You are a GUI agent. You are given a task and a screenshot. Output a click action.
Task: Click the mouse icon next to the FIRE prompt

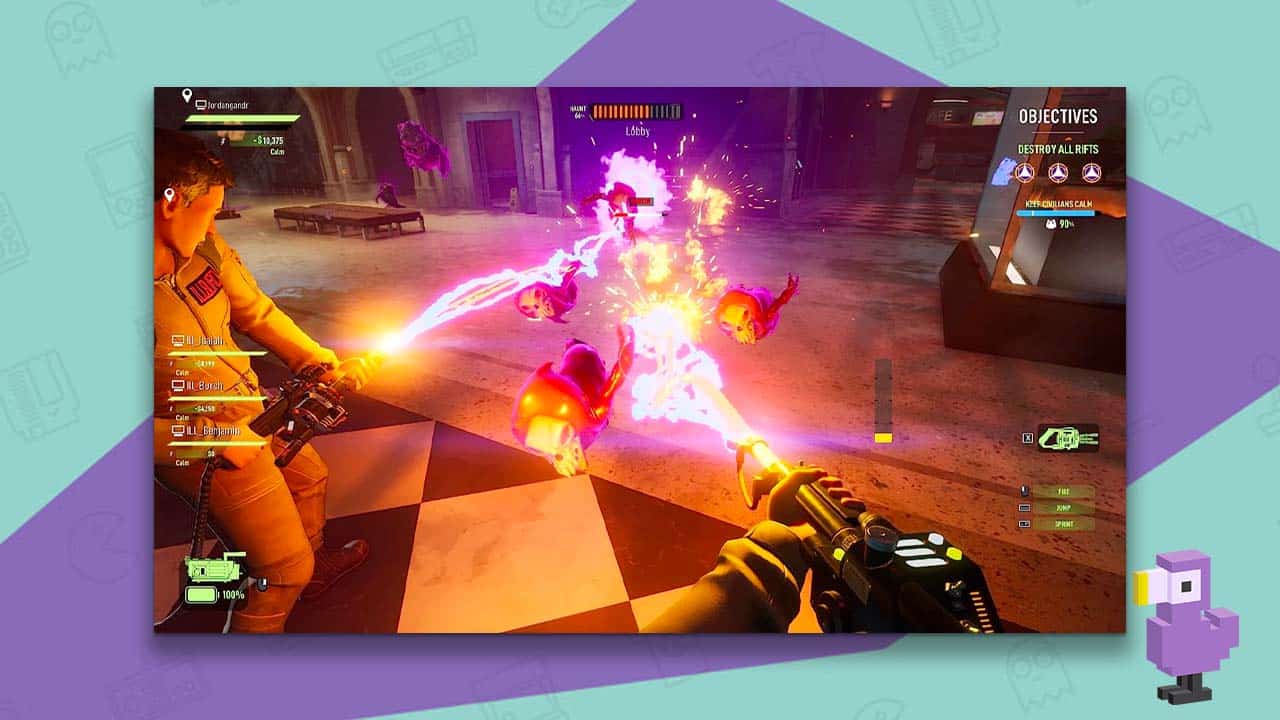coord(1024,491)
